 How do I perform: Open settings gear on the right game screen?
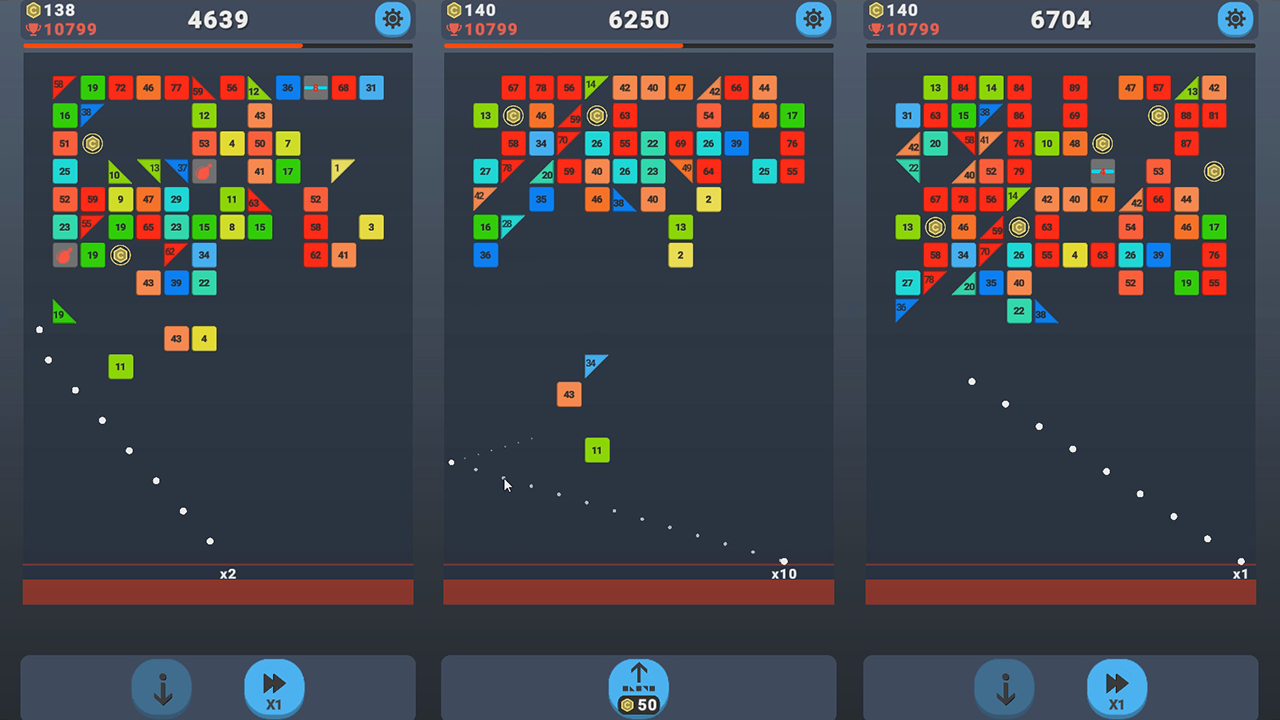[x=1234, y=19]
